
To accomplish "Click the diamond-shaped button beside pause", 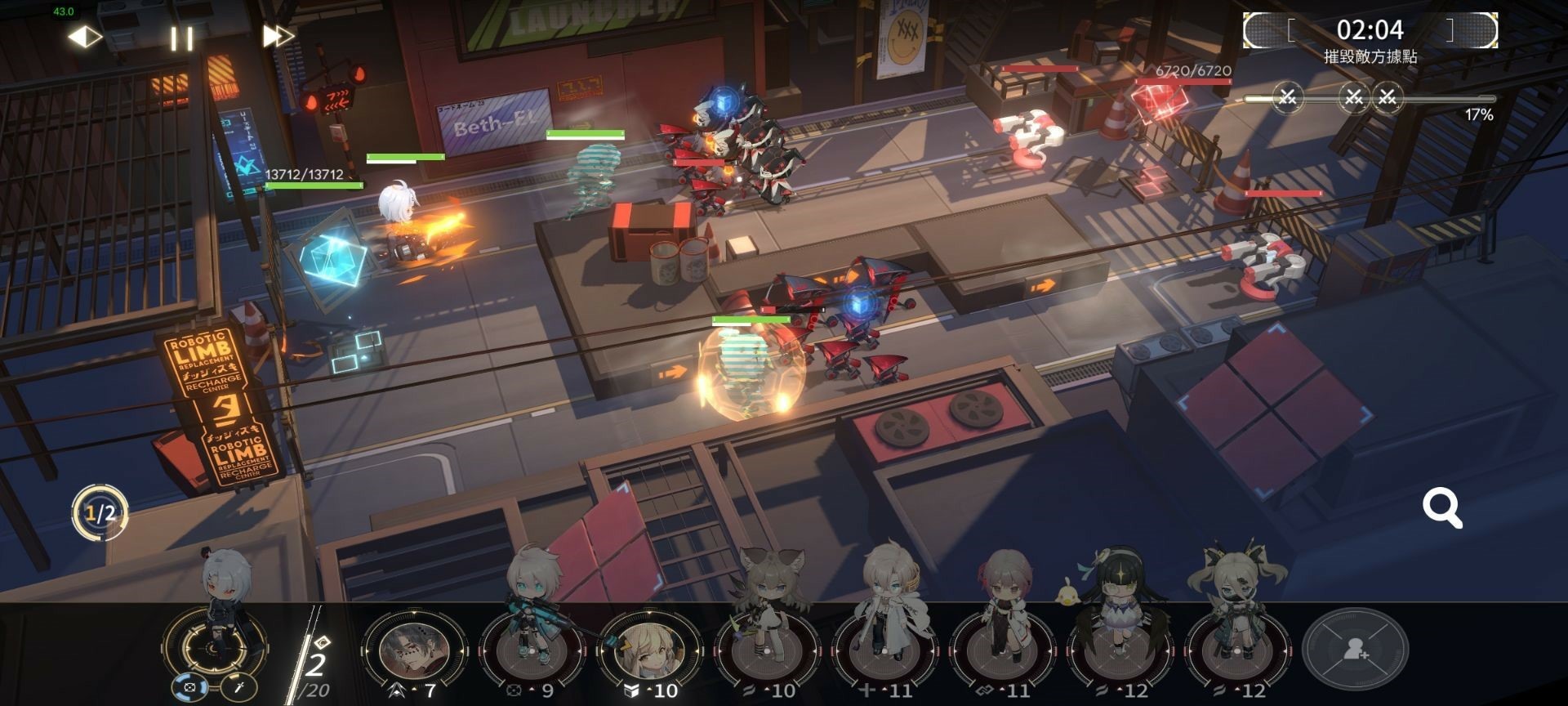I will [83, 37].
